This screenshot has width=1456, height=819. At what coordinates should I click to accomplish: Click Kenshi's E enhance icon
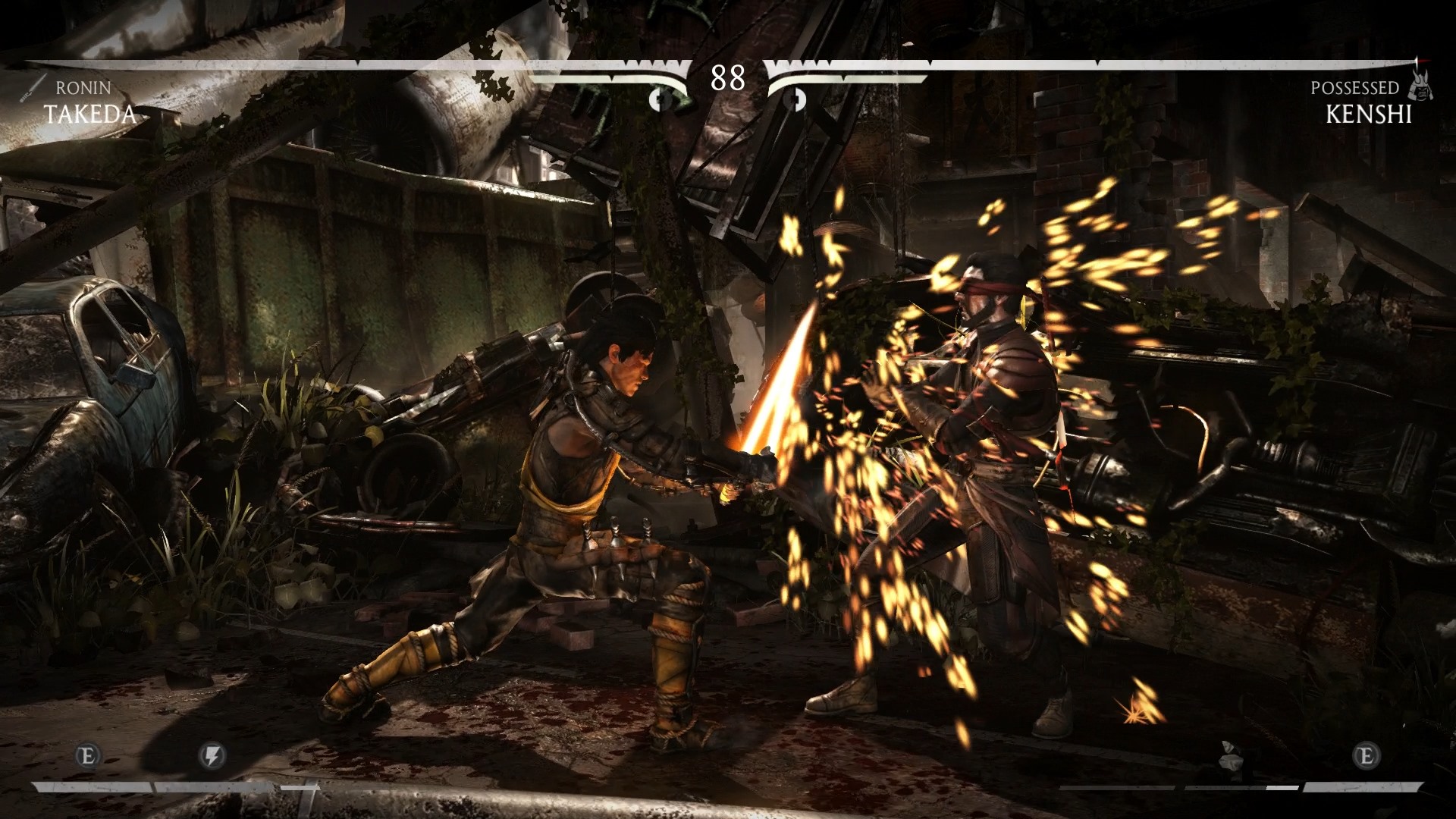tap(1366, 755)
